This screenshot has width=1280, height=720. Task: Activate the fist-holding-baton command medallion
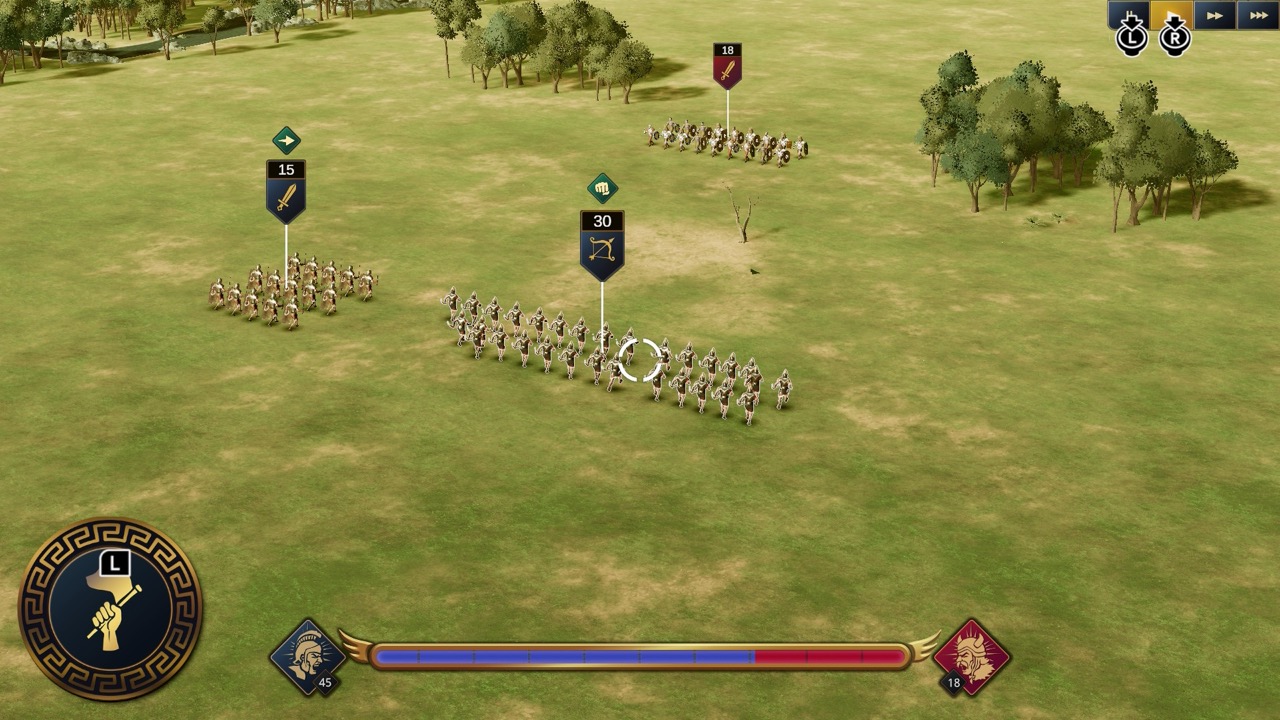(111, 608)
